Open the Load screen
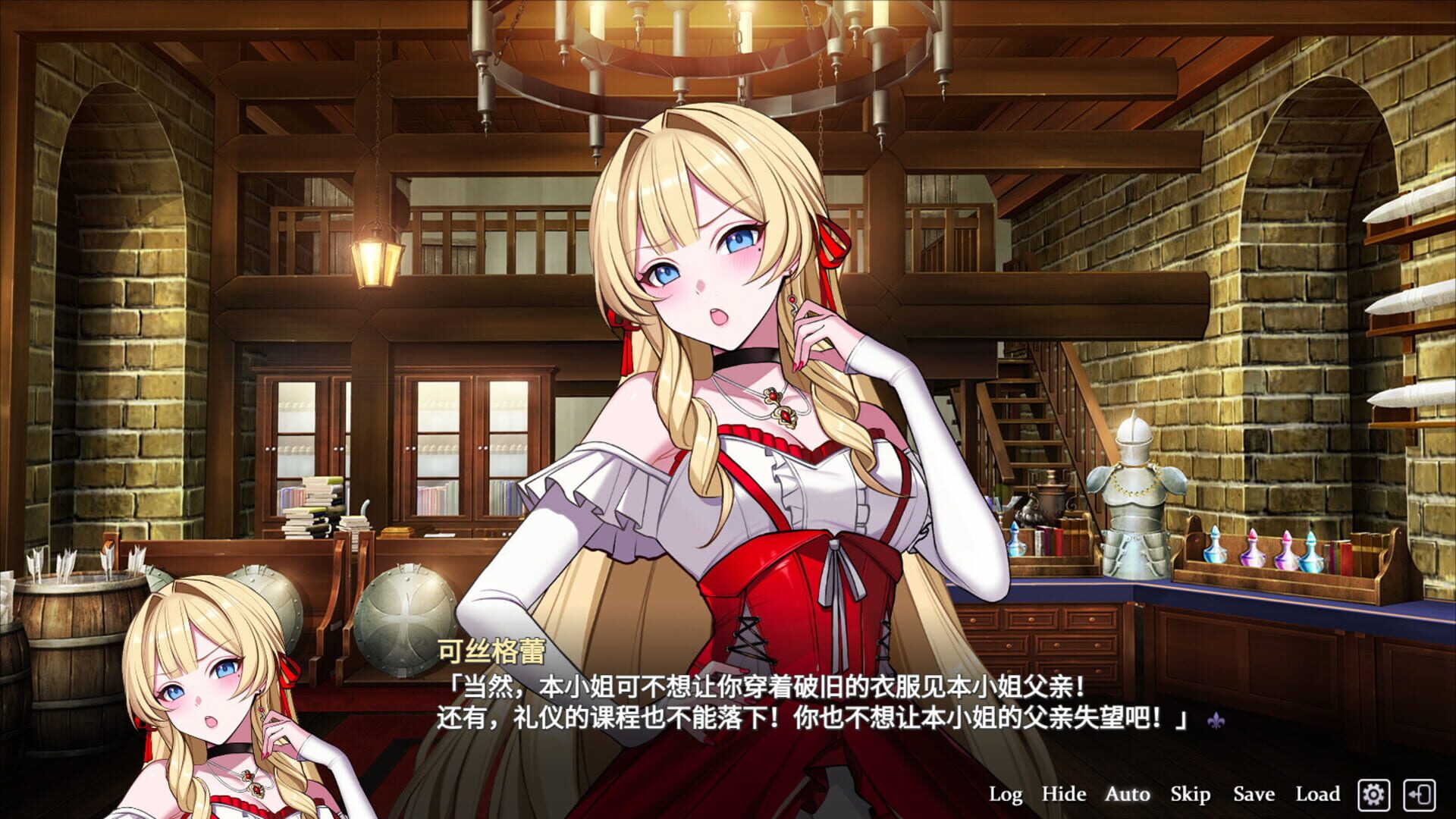Image resolution: width=1456 pixels, height=819 pixels. 1319,795
